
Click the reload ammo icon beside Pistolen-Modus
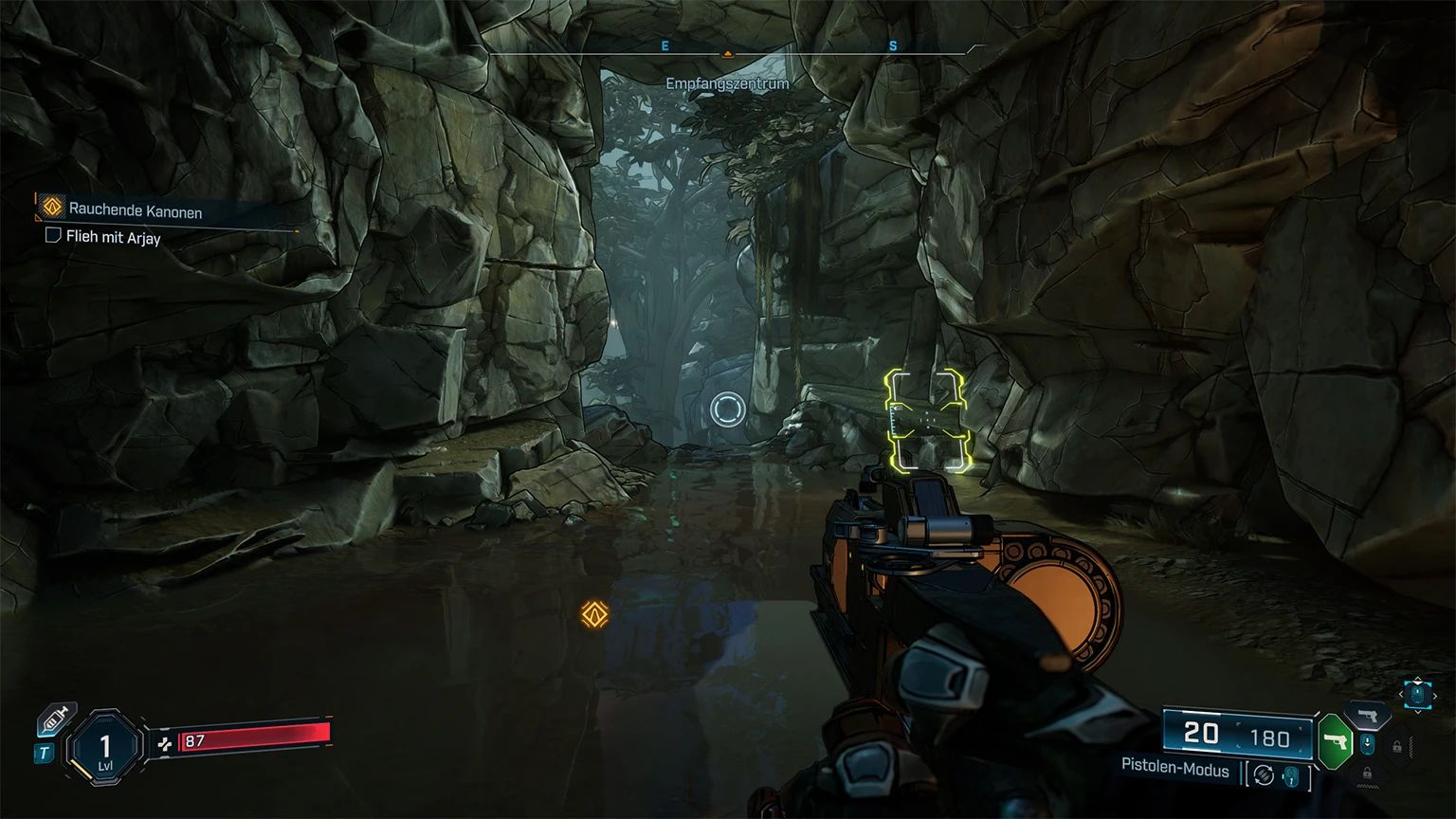pyautogui.click(x=1264, y=773)
